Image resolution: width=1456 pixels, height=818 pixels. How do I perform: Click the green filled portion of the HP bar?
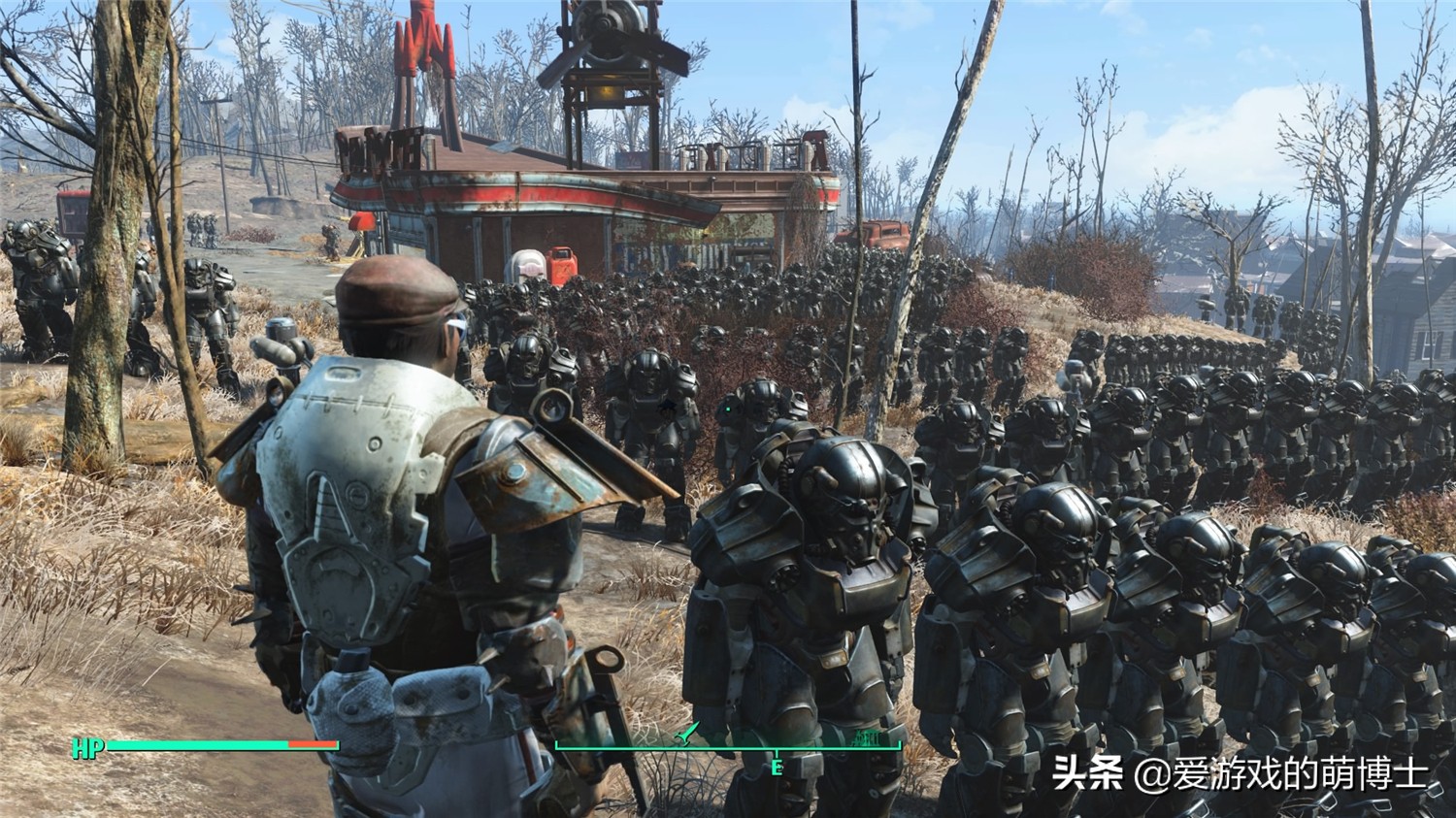click(x=194, y=744)
